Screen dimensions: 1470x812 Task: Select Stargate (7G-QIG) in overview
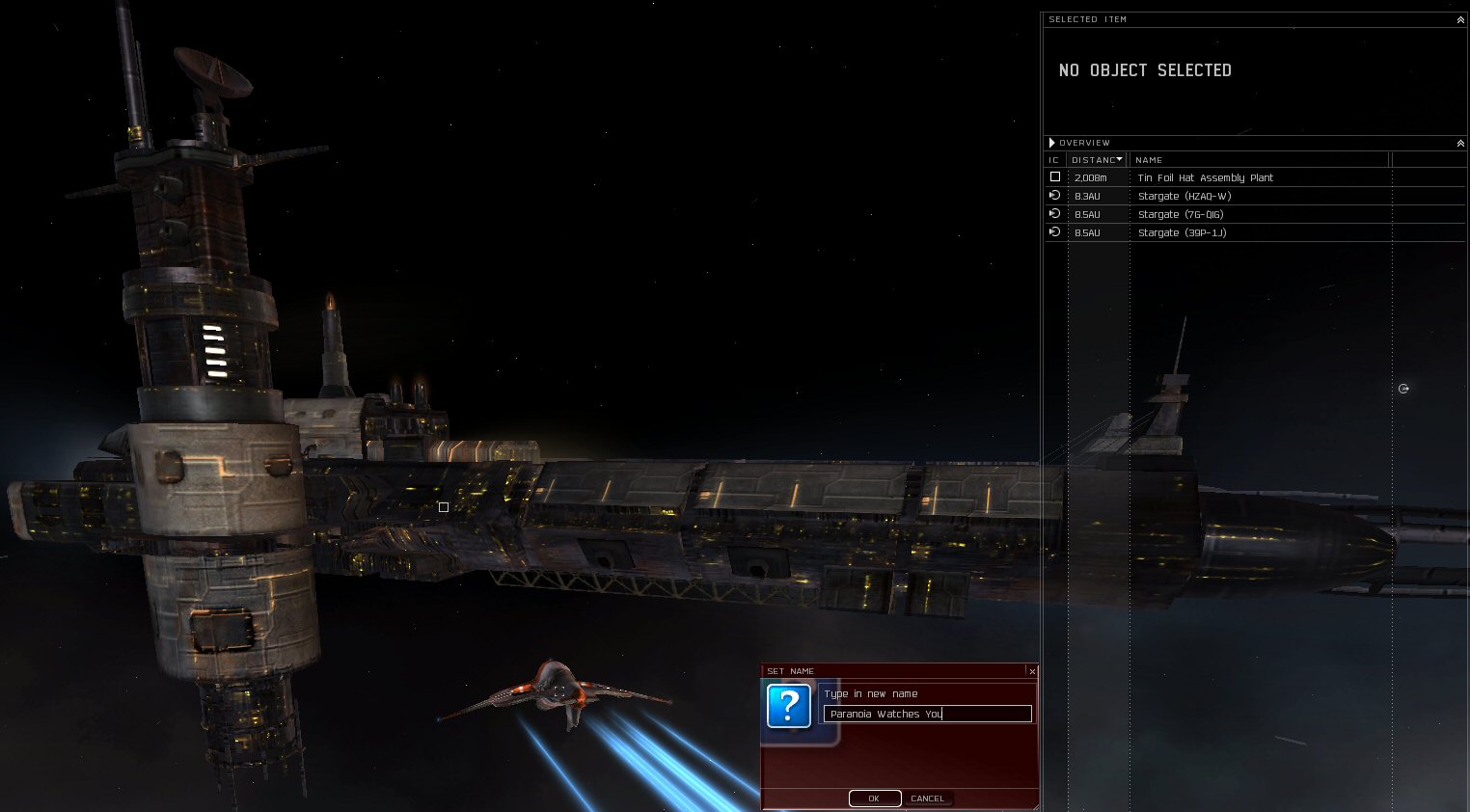click(1180, 214)
